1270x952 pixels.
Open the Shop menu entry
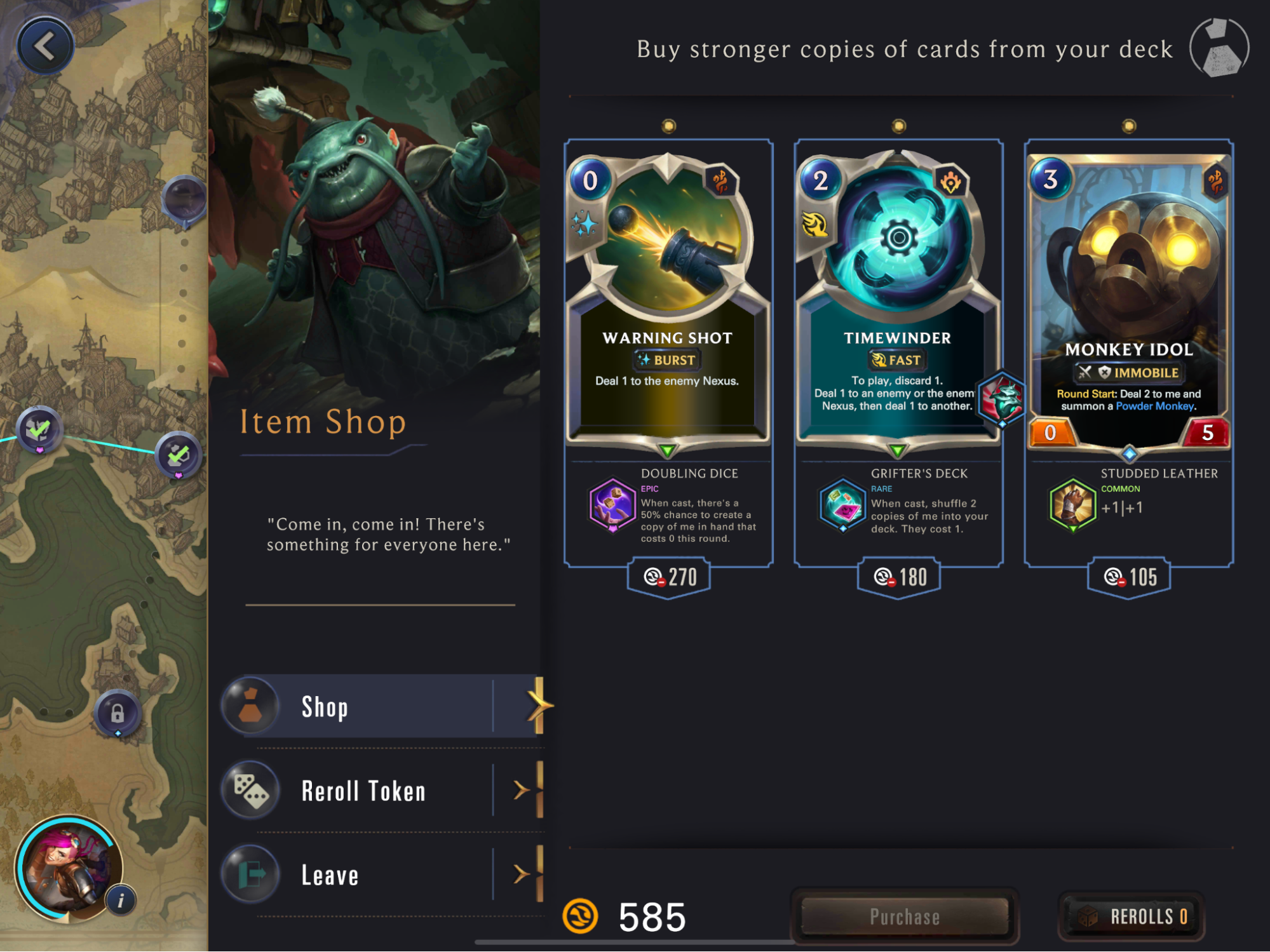pyautogui.click(x=381, y=706)
